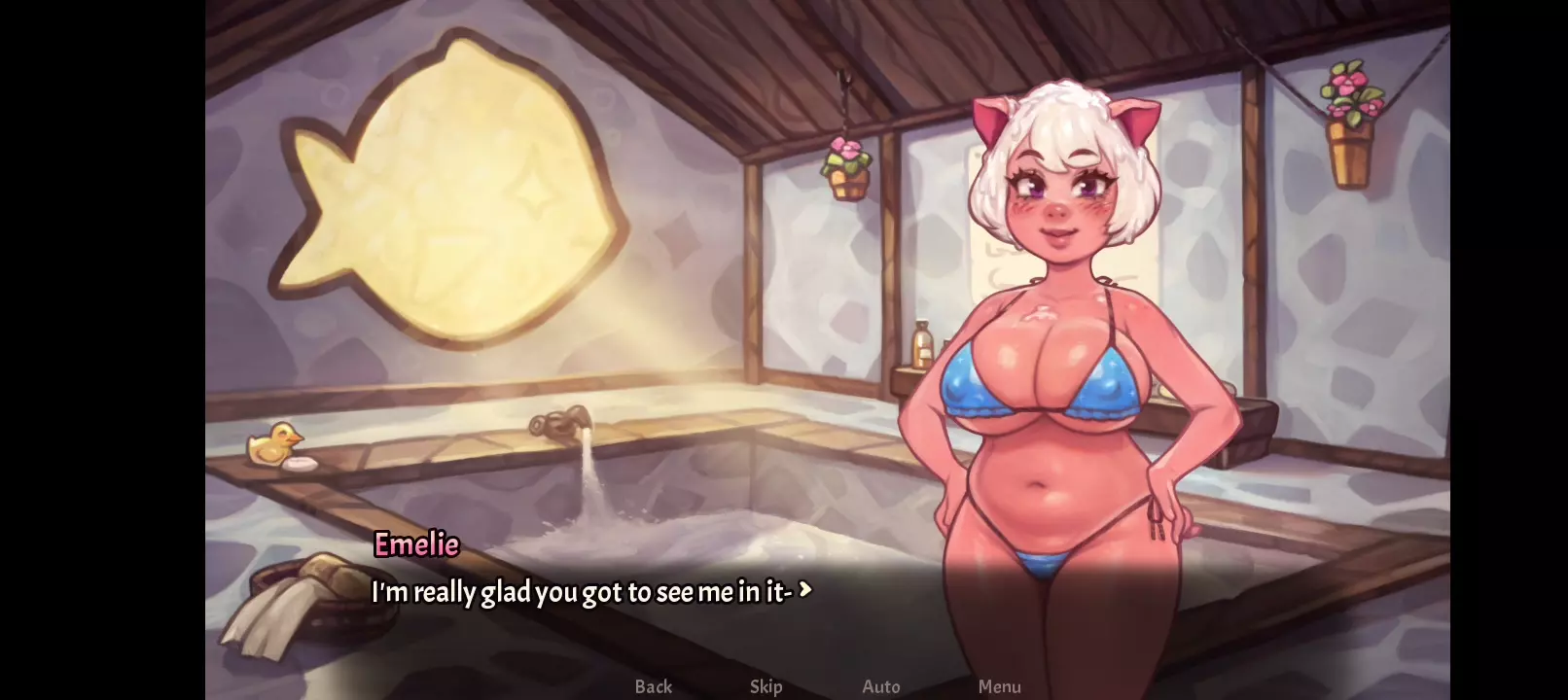Open the game Menu
The height and width of the screenshot is (700, 1568).
tap(999, 686)
